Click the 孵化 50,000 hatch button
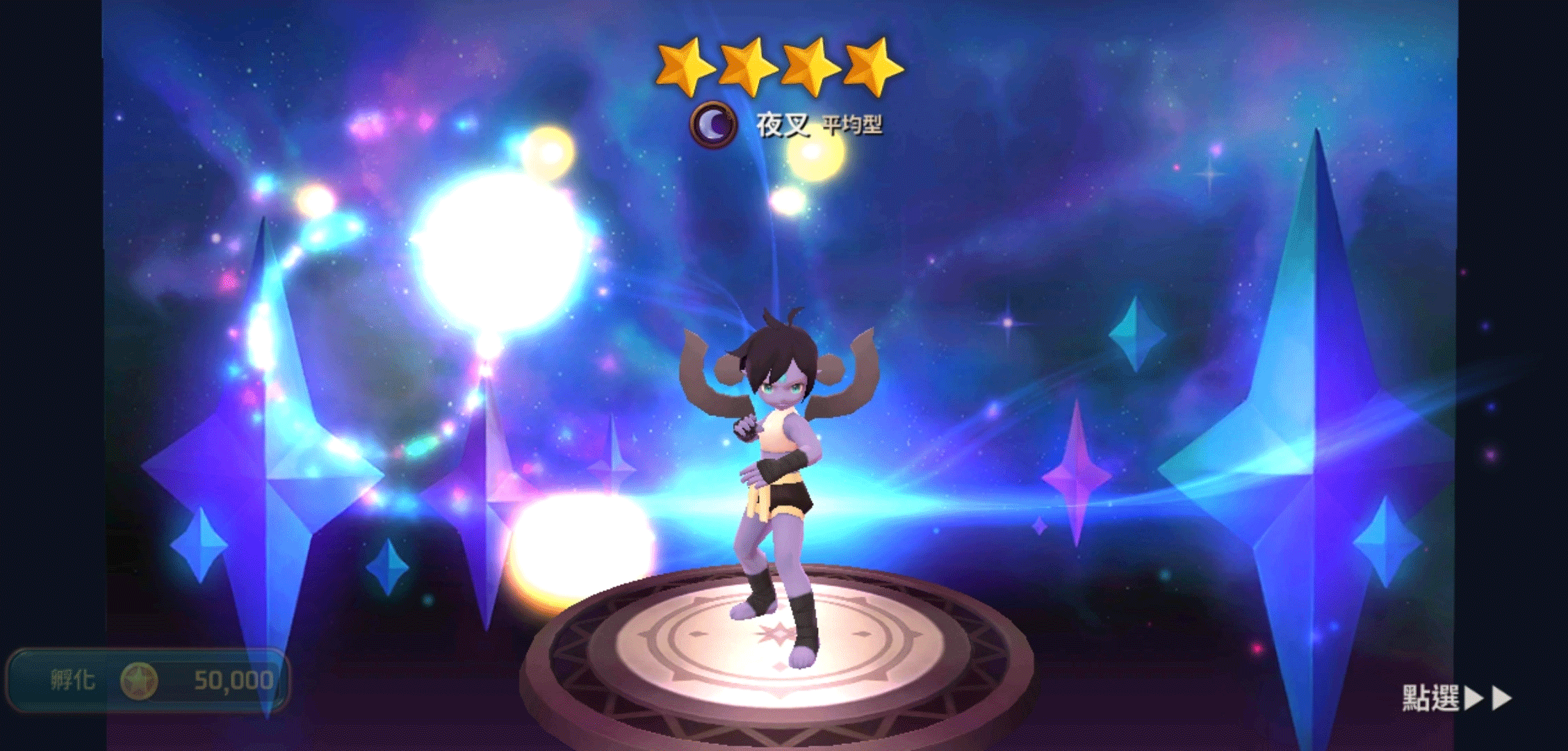The width and height of the screenshot is (1568, 751). coord(147,680)
